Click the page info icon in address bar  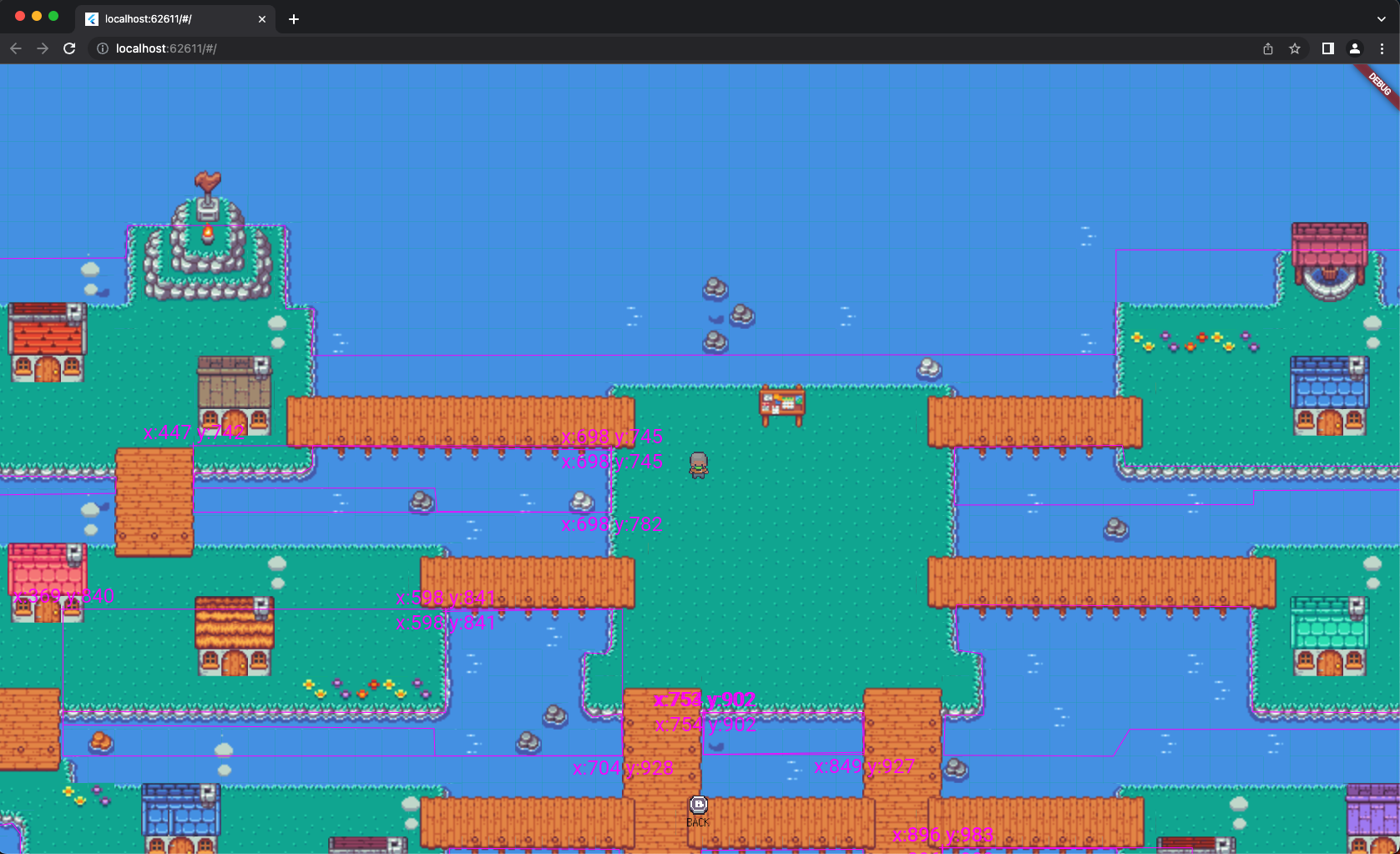click(101, 48)
